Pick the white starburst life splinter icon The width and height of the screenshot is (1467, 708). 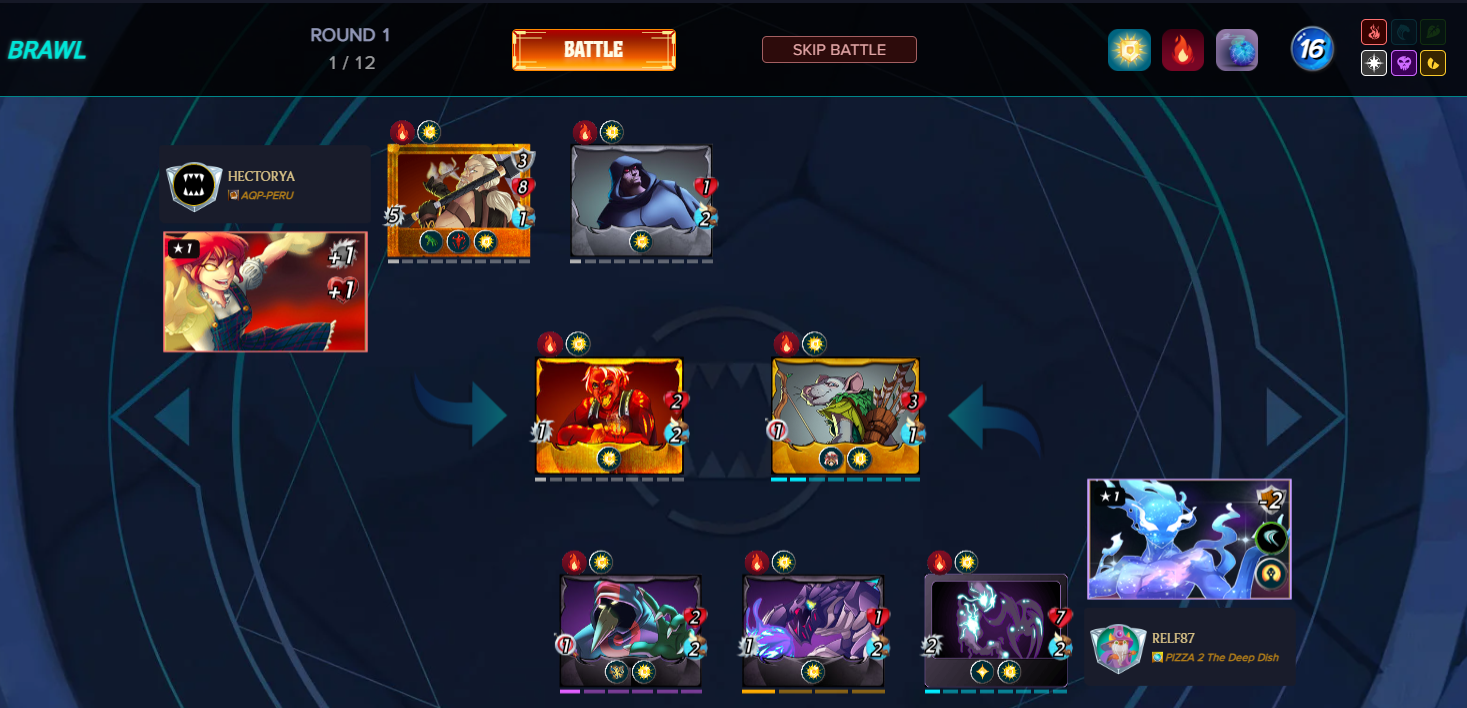point(1374,63)
